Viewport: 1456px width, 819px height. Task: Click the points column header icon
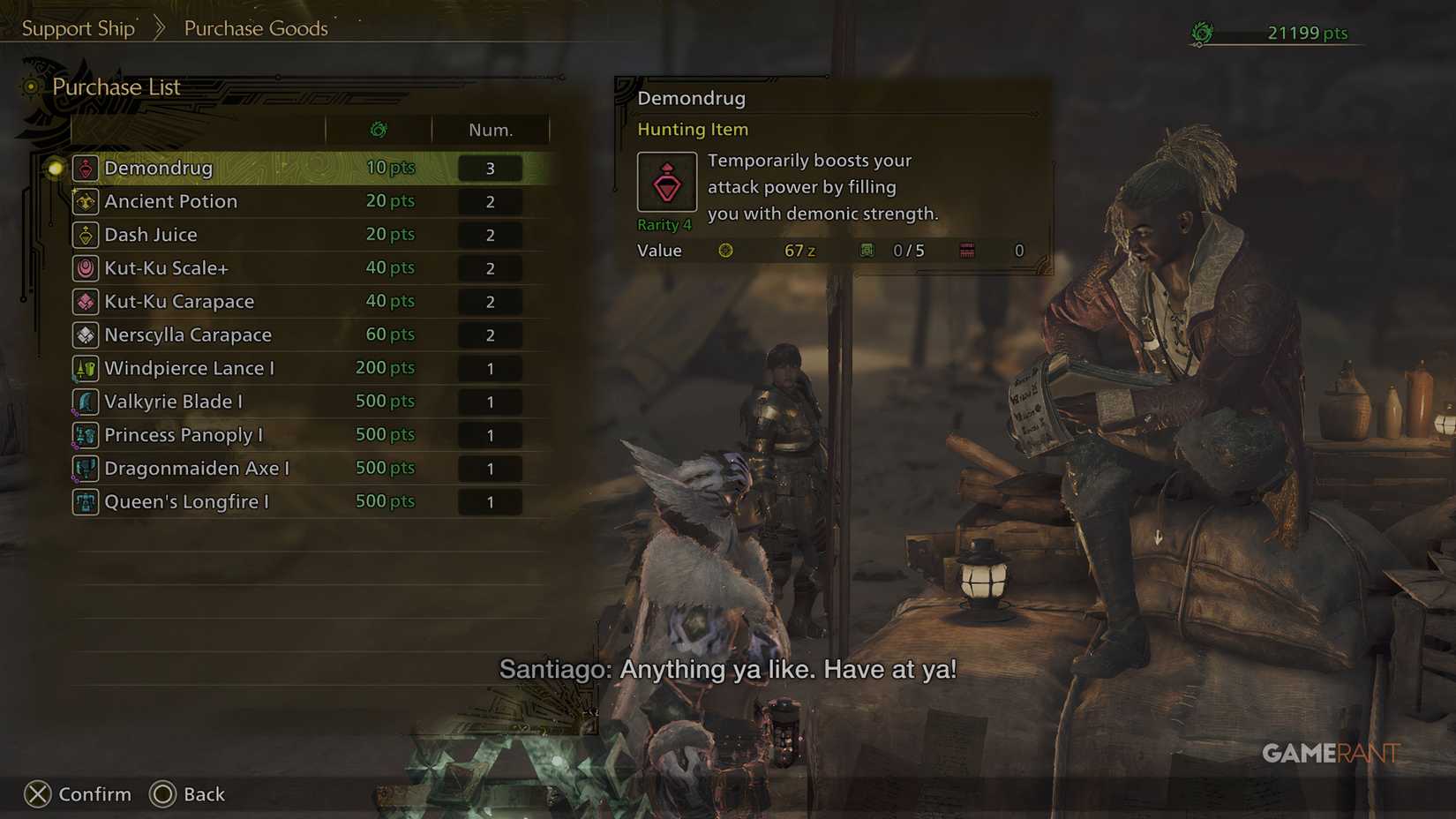click(378, 130)
